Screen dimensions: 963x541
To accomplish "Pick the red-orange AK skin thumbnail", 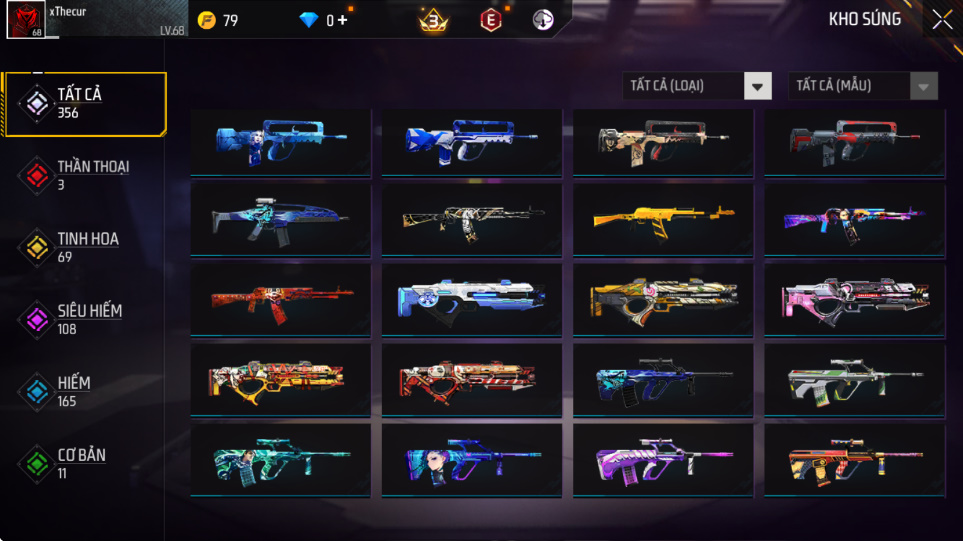I will (x=280, y=297).
